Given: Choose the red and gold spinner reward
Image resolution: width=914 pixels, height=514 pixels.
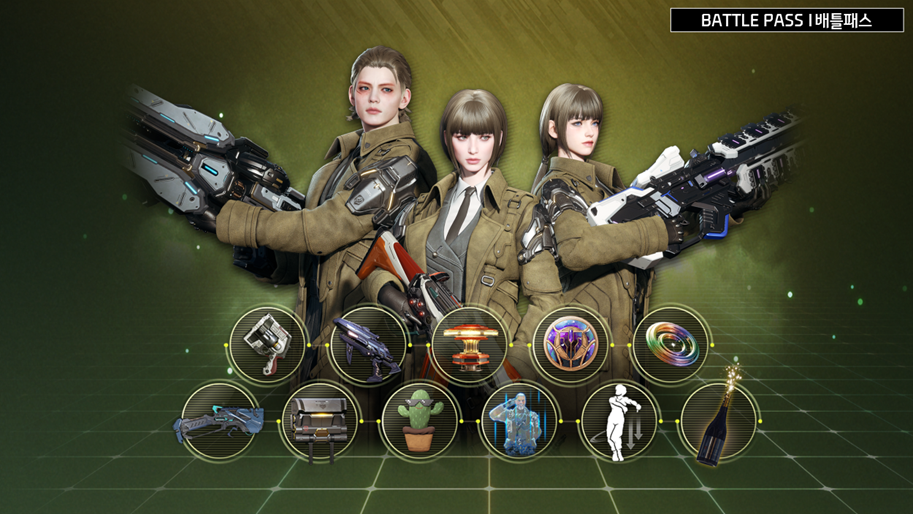Looking at the screenshot, I should 470,344.
